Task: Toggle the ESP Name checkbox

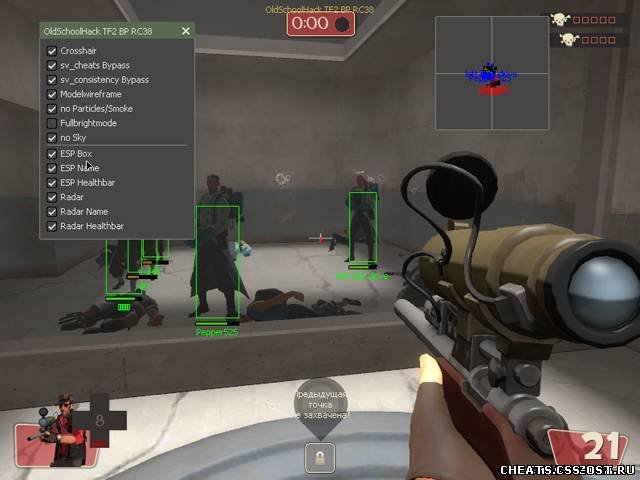Action: tap(52, 169)
